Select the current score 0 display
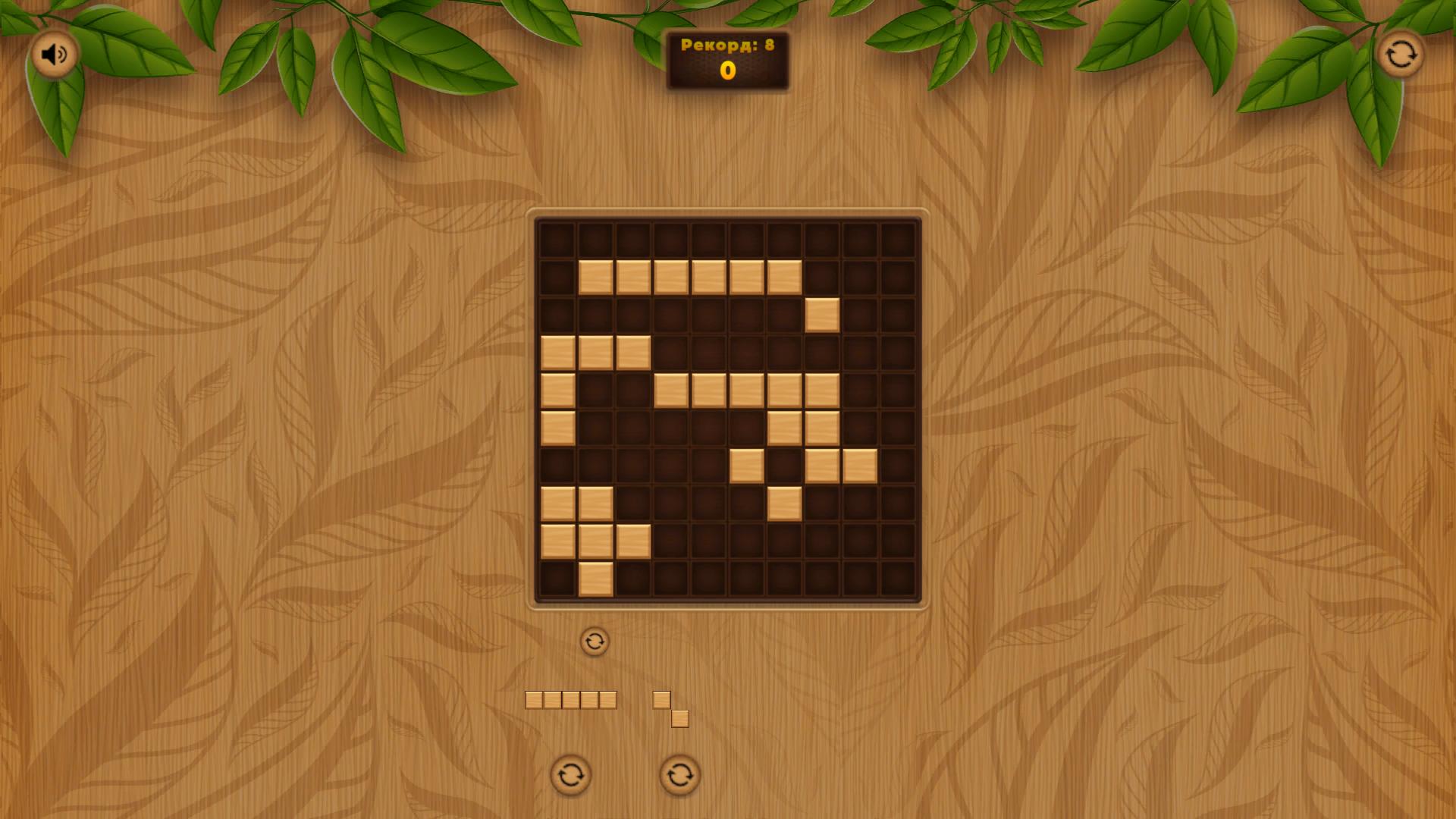 click(x=727, y=72)
